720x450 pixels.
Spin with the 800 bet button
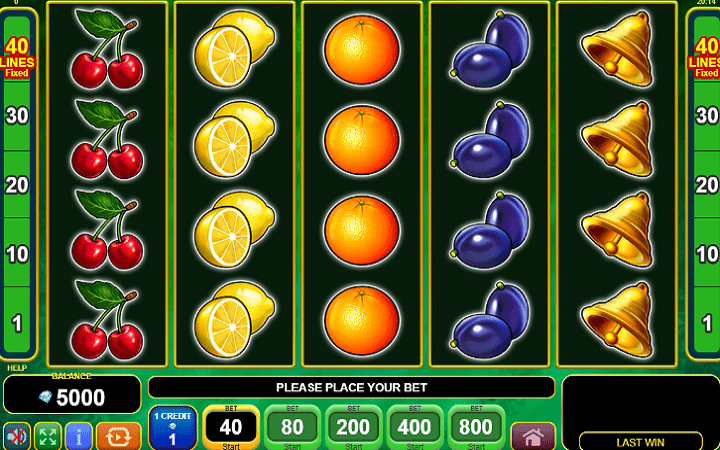click(476, 427)
